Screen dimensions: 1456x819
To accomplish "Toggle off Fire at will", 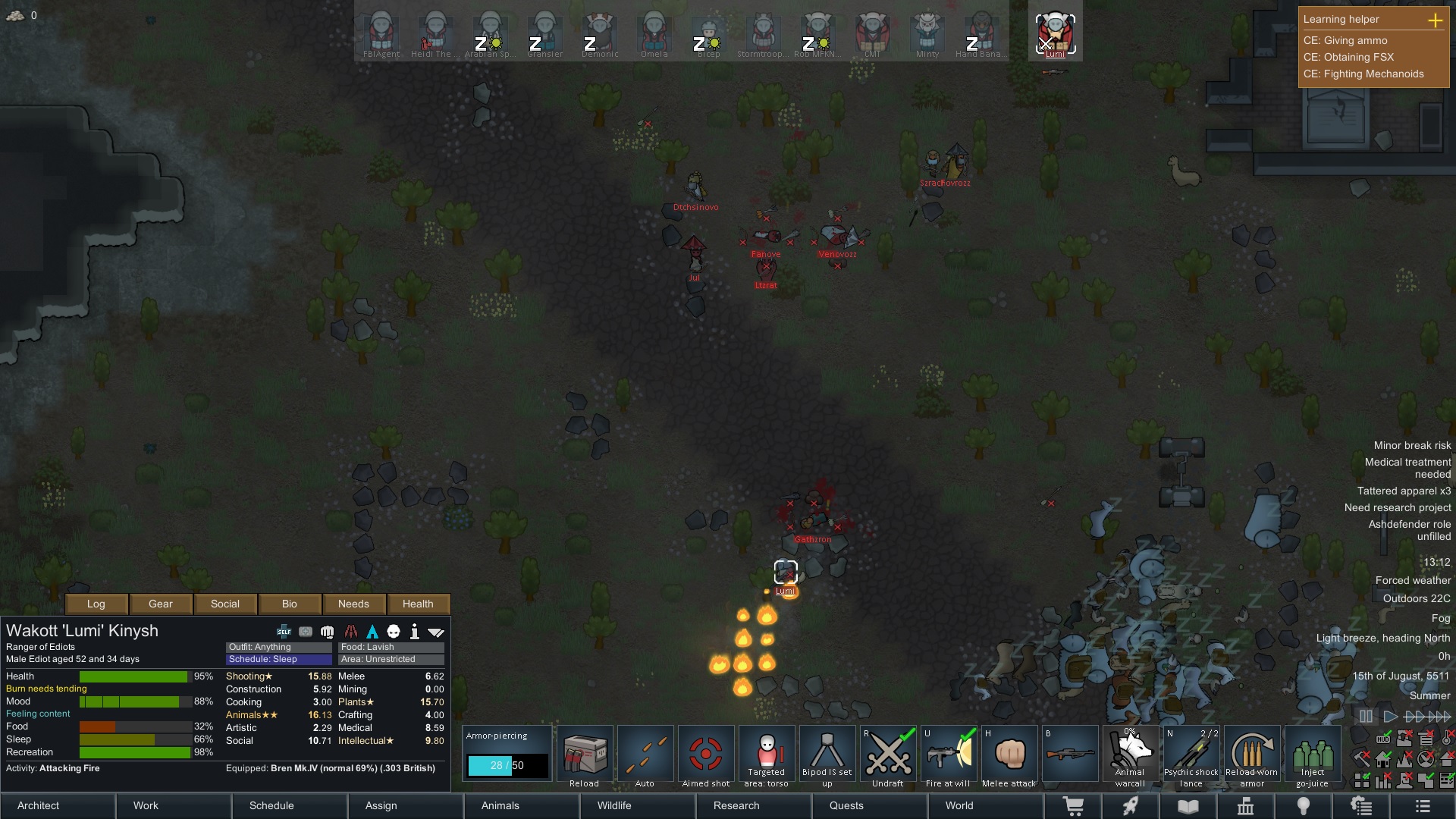I will point(949,753).
